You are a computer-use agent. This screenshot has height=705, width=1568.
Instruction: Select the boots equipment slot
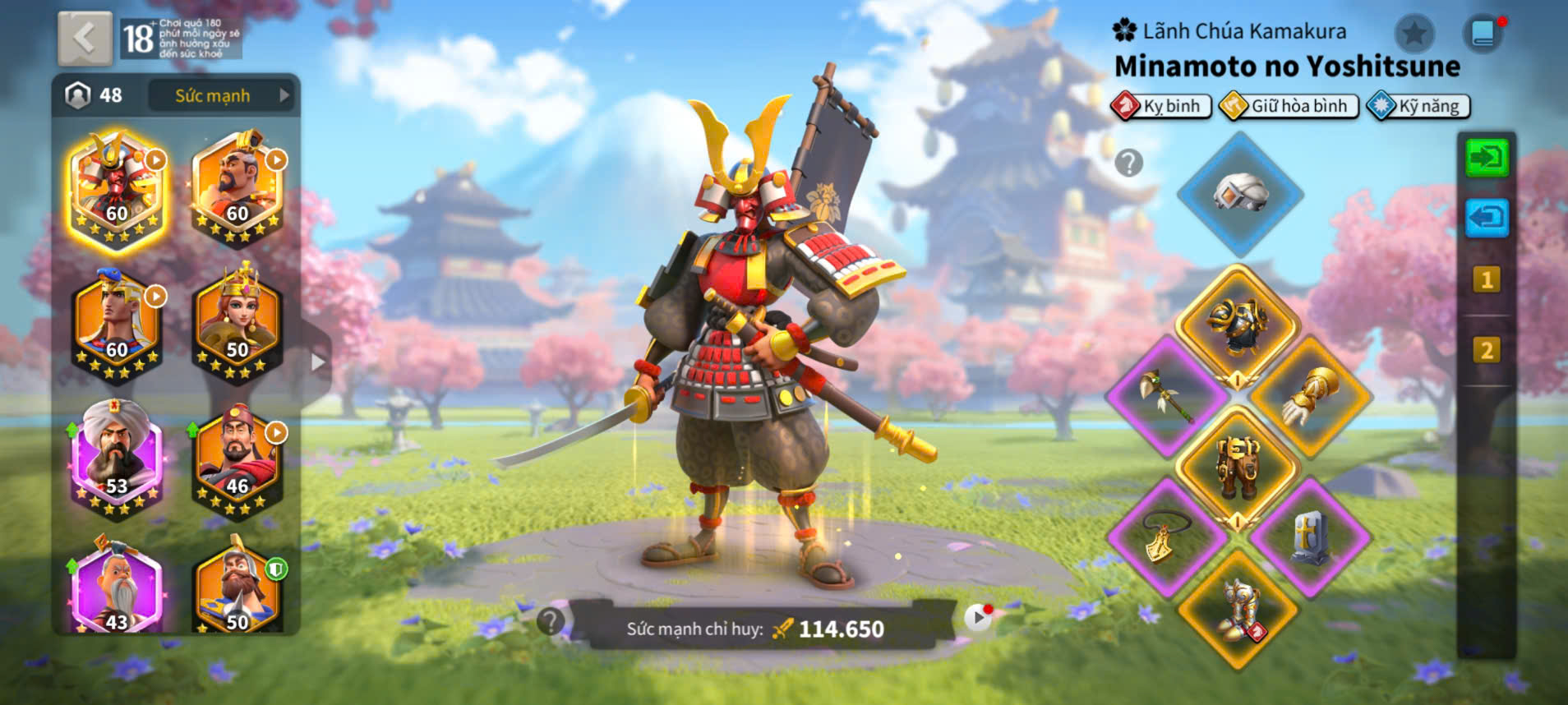click(x=1237, y=610)
